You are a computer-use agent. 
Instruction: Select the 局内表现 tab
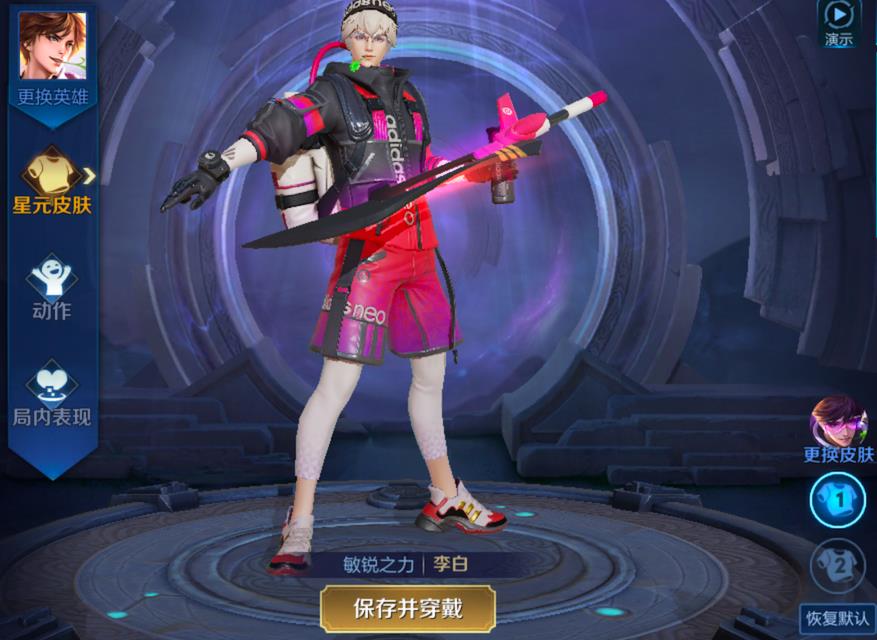(x=52, y=392)
